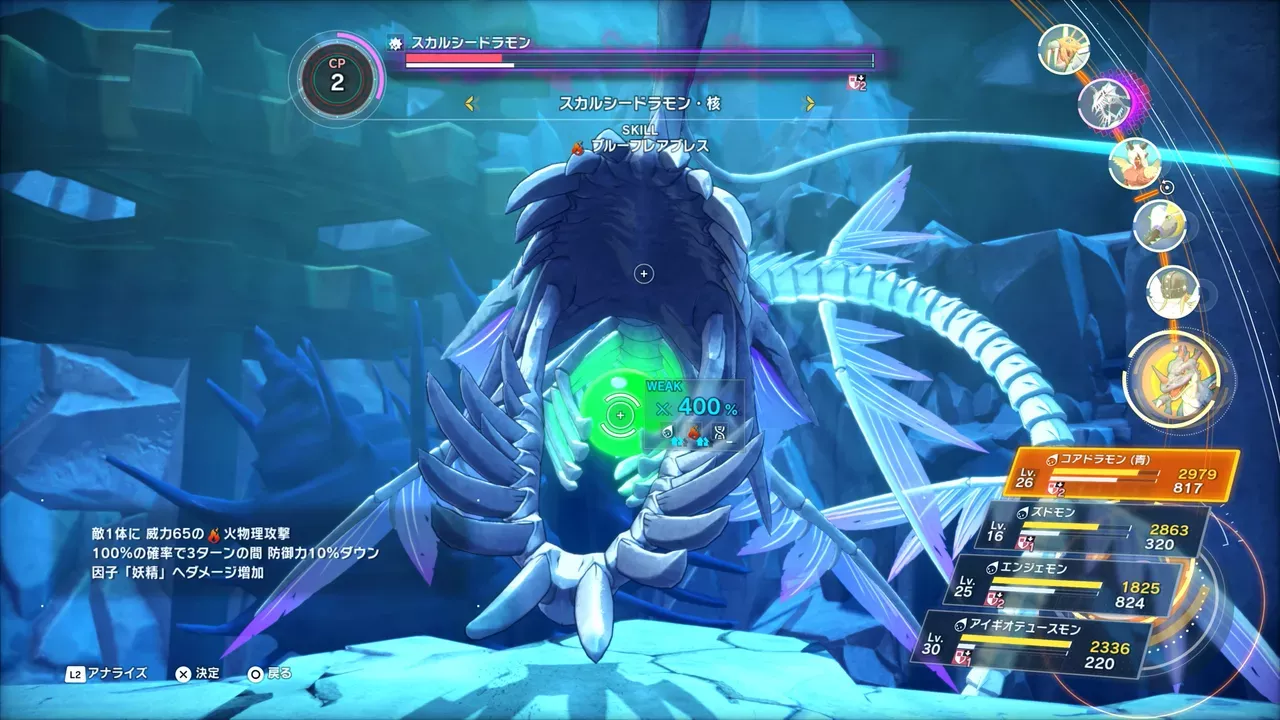Select the エンジェモン party row
Viewport: 1280px width, 720px height.
[x=1065, y=586]
